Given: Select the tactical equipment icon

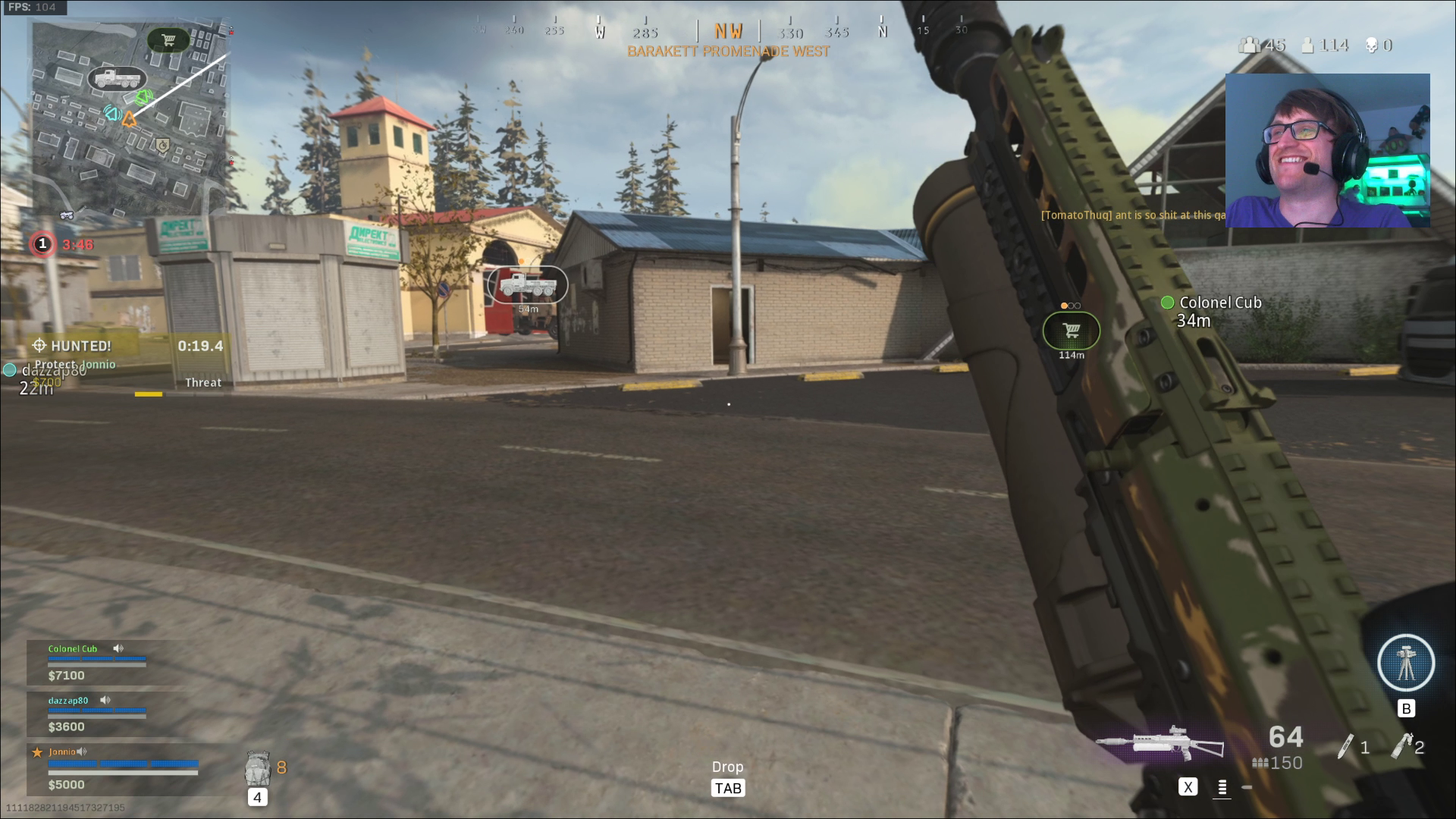Looking at the screenshot, I should coord(1401,746).
